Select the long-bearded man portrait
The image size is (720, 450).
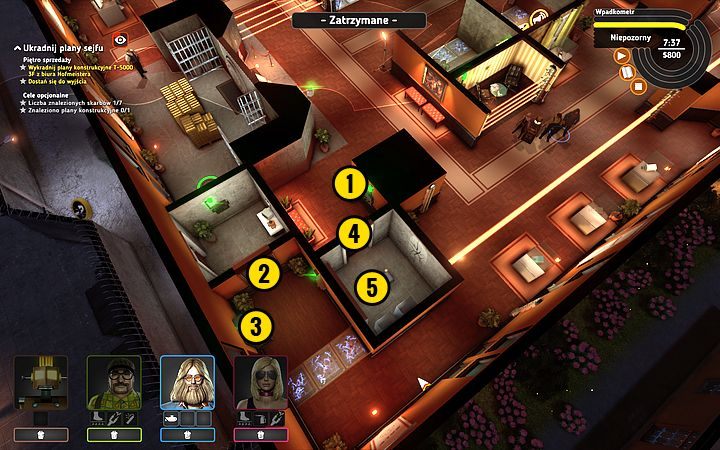coord(187,382)
